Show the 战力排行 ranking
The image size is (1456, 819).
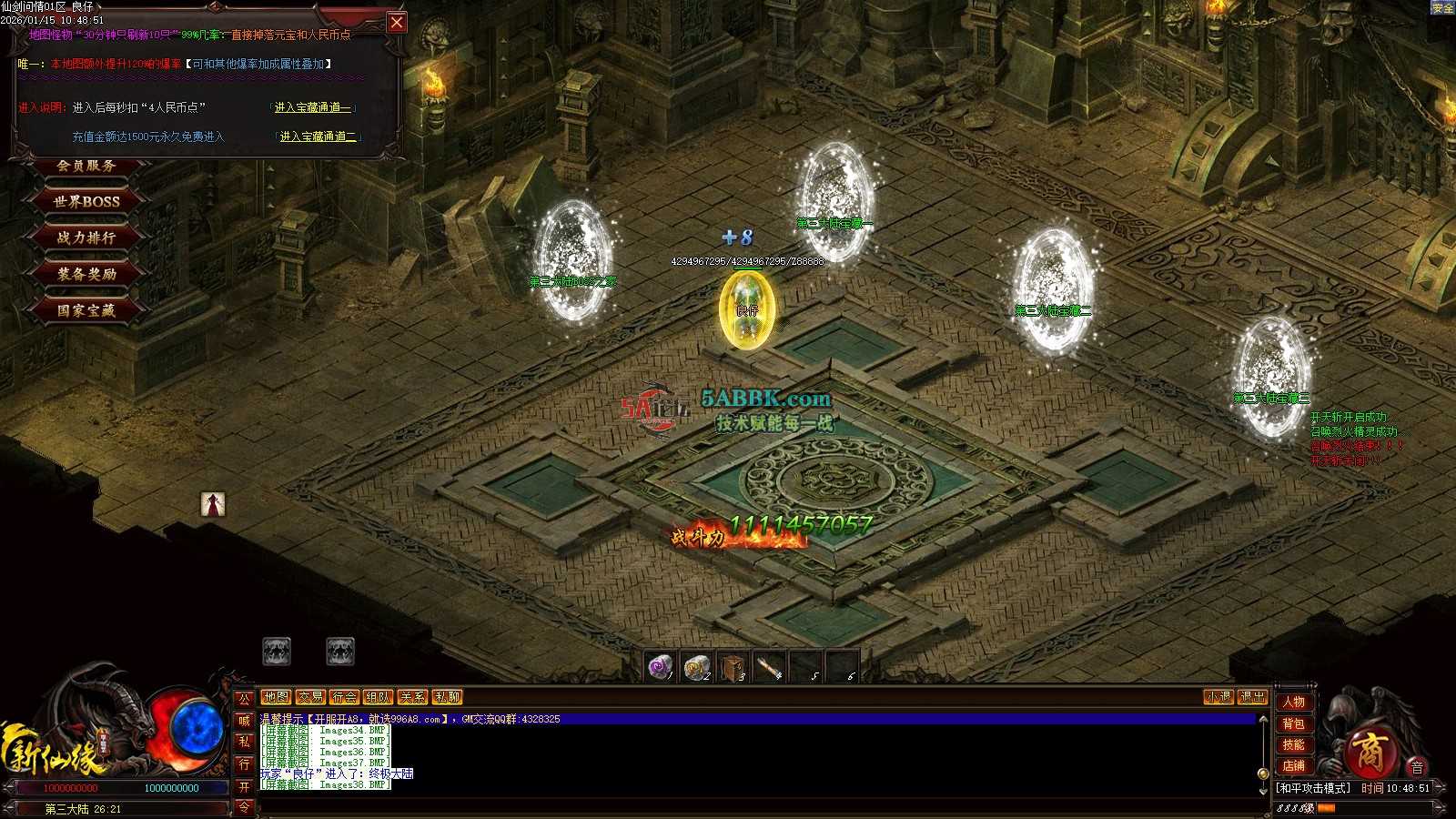pyautogui.click(x=86, y=238)
